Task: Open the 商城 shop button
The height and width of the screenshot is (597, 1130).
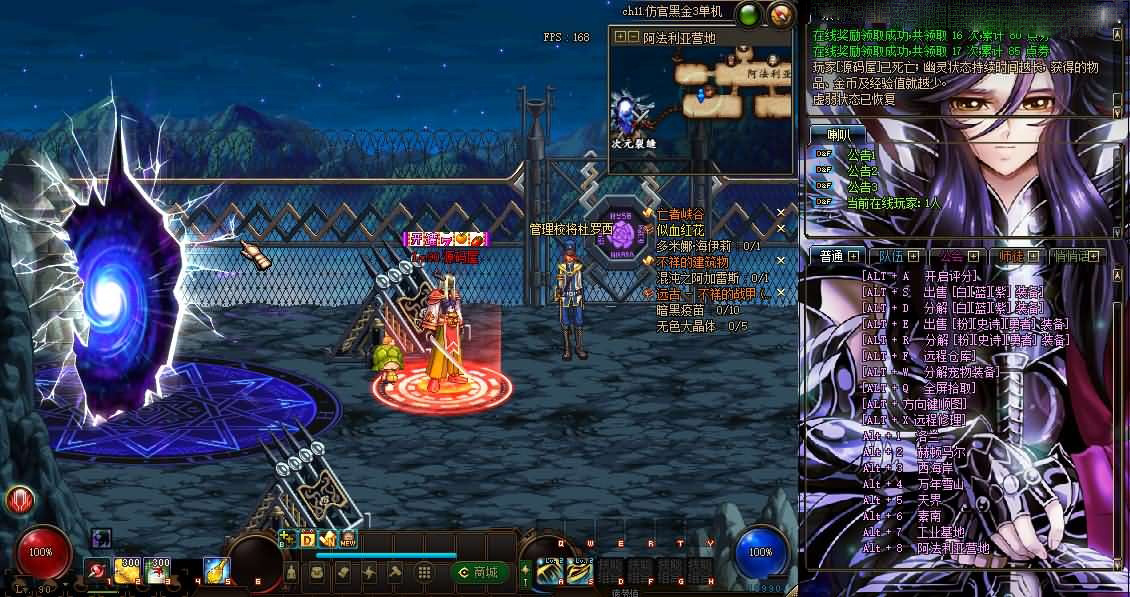Action: (478, 572)
